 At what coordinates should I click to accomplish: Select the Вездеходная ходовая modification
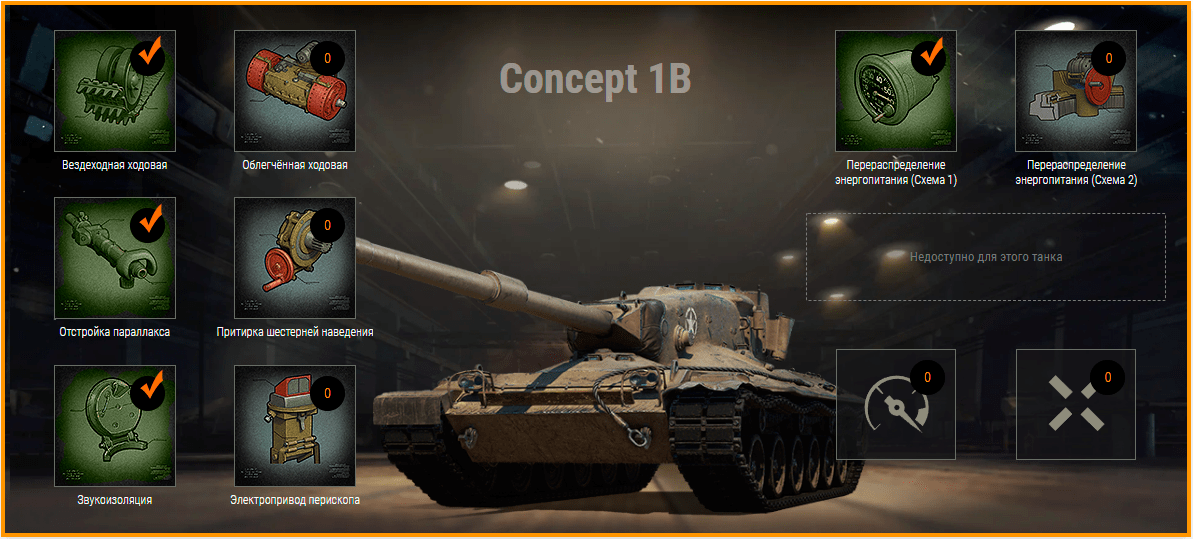click(x=114, y=91)
